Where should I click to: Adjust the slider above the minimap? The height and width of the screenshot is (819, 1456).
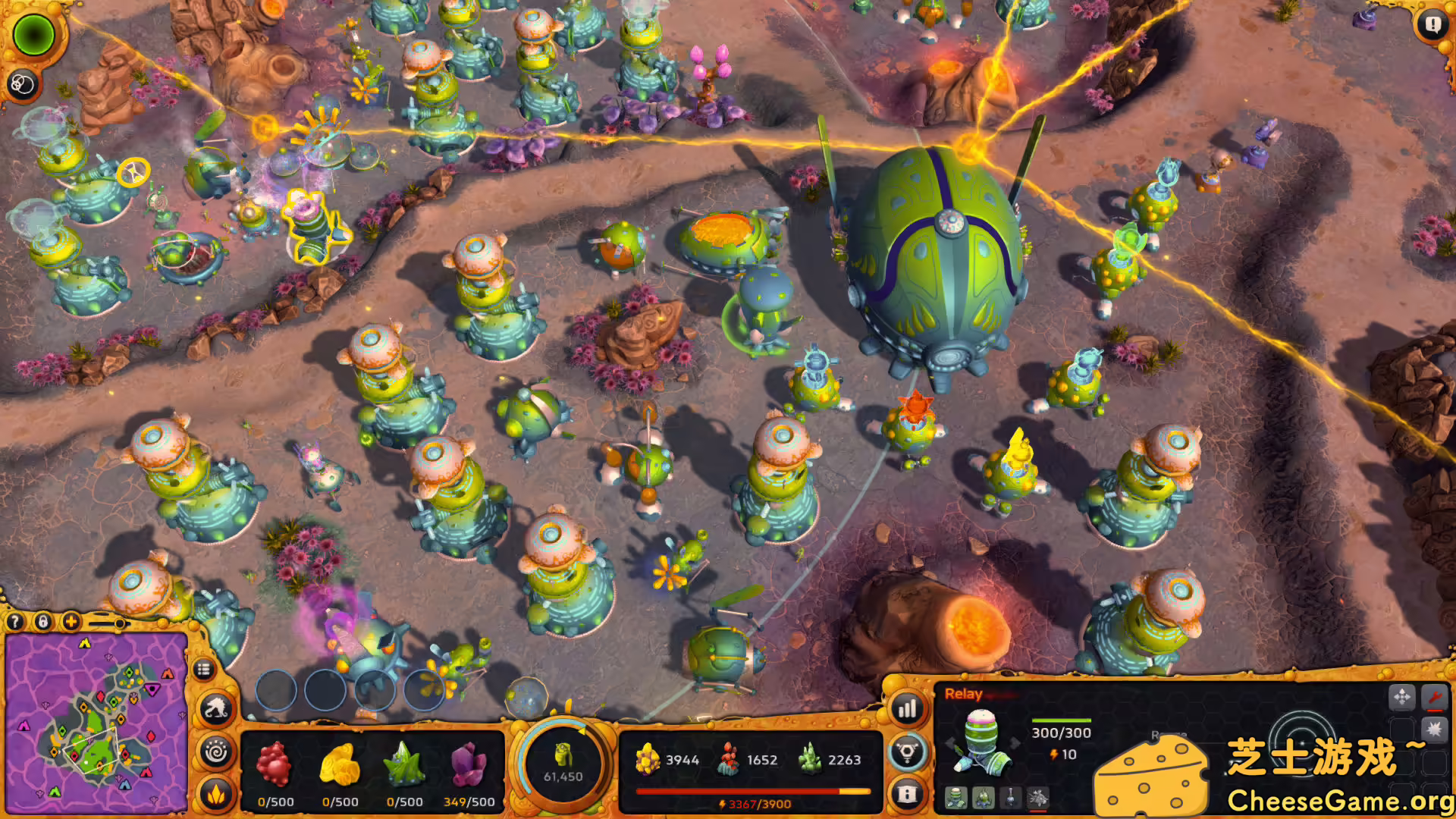(119, 623)
